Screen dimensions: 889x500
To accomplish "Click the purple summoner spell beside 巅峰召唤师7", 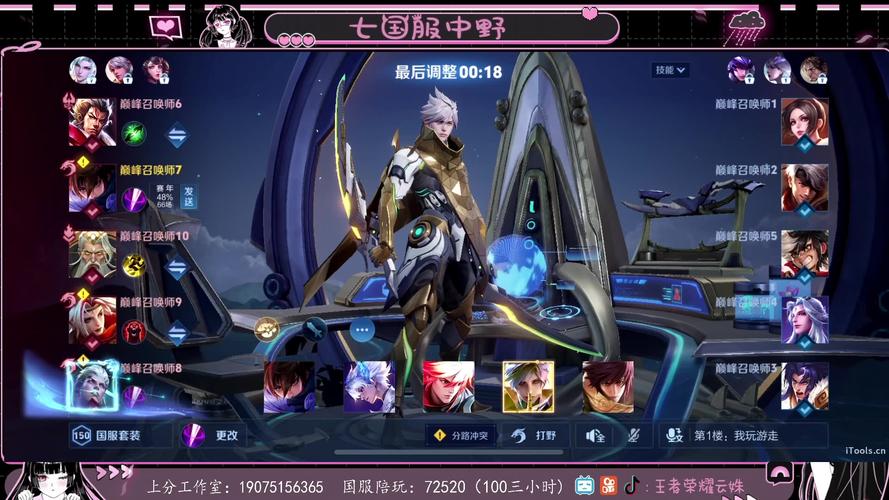I will coord(134,197).
